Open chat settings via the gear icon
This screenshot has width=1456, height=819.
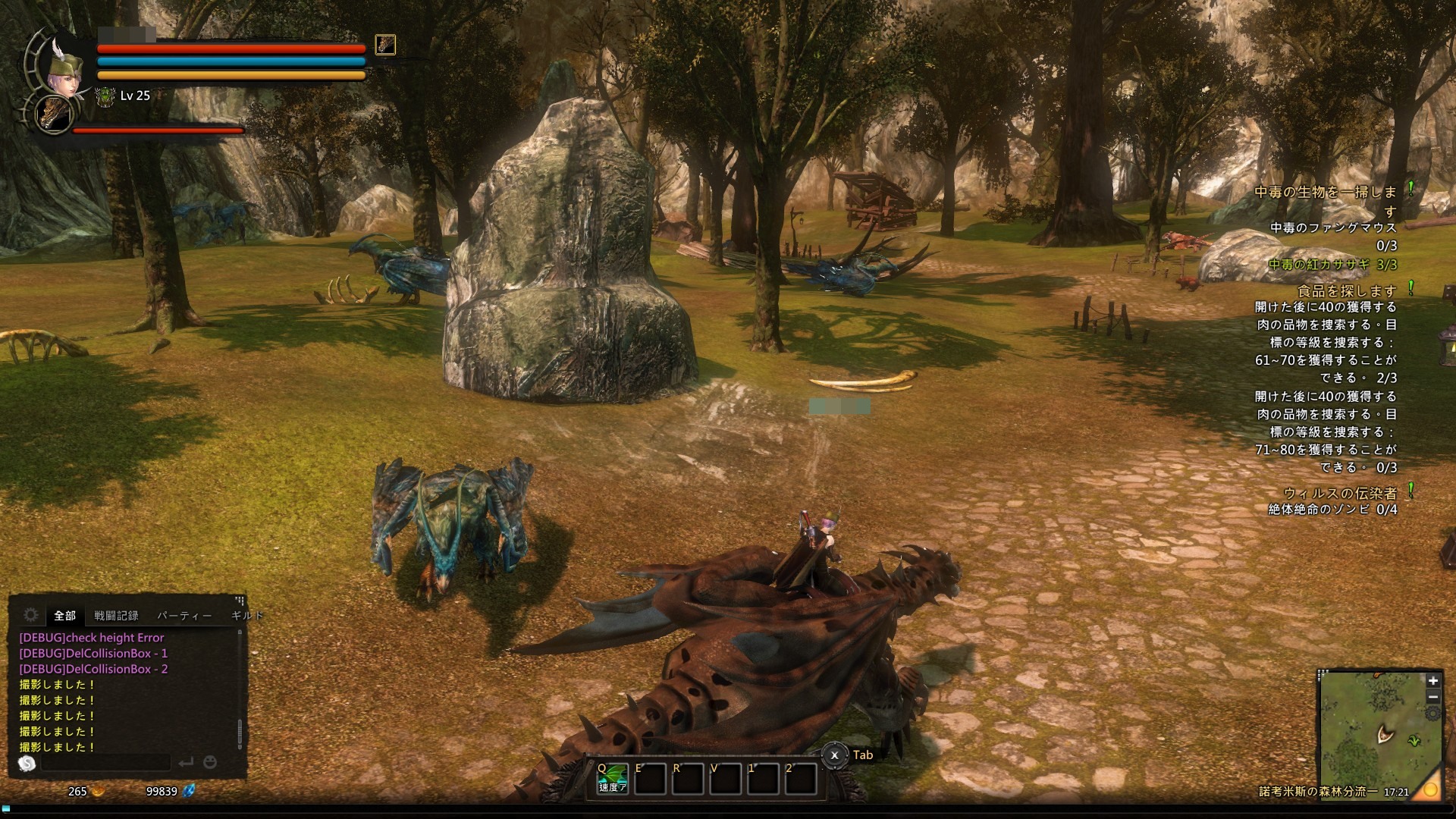(31, 615)
